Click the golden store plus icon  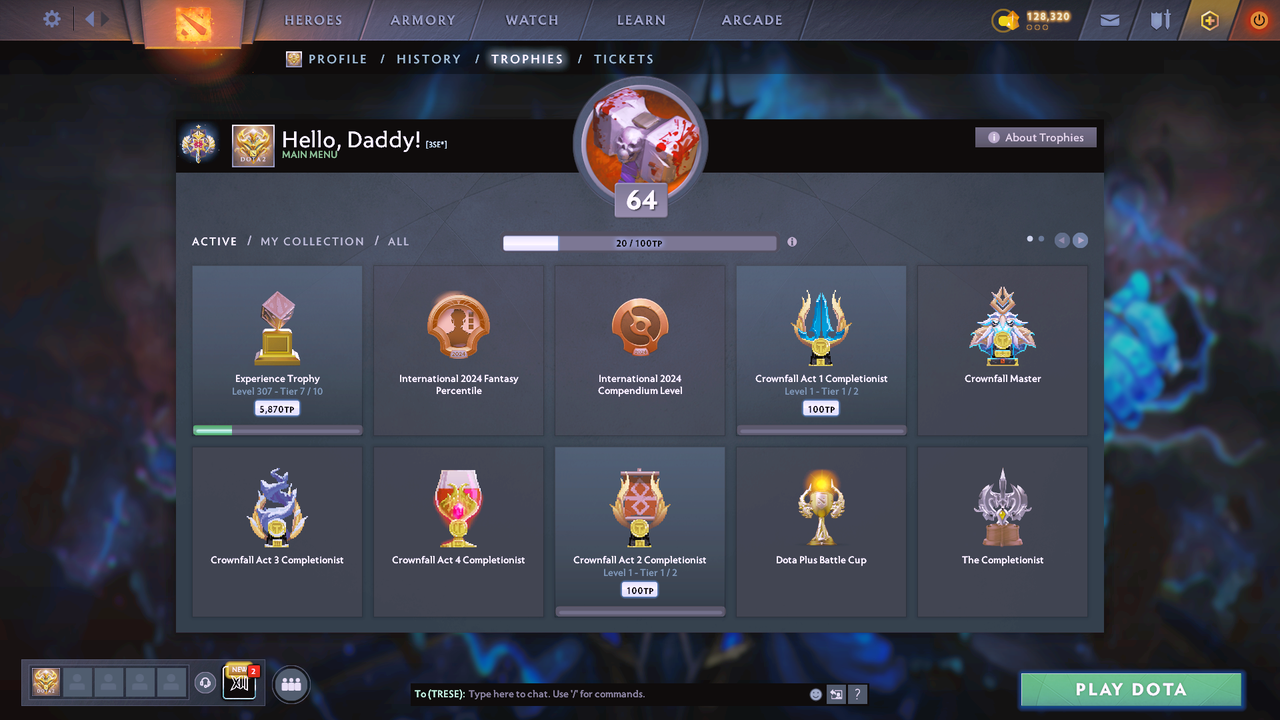point(1209,19)
